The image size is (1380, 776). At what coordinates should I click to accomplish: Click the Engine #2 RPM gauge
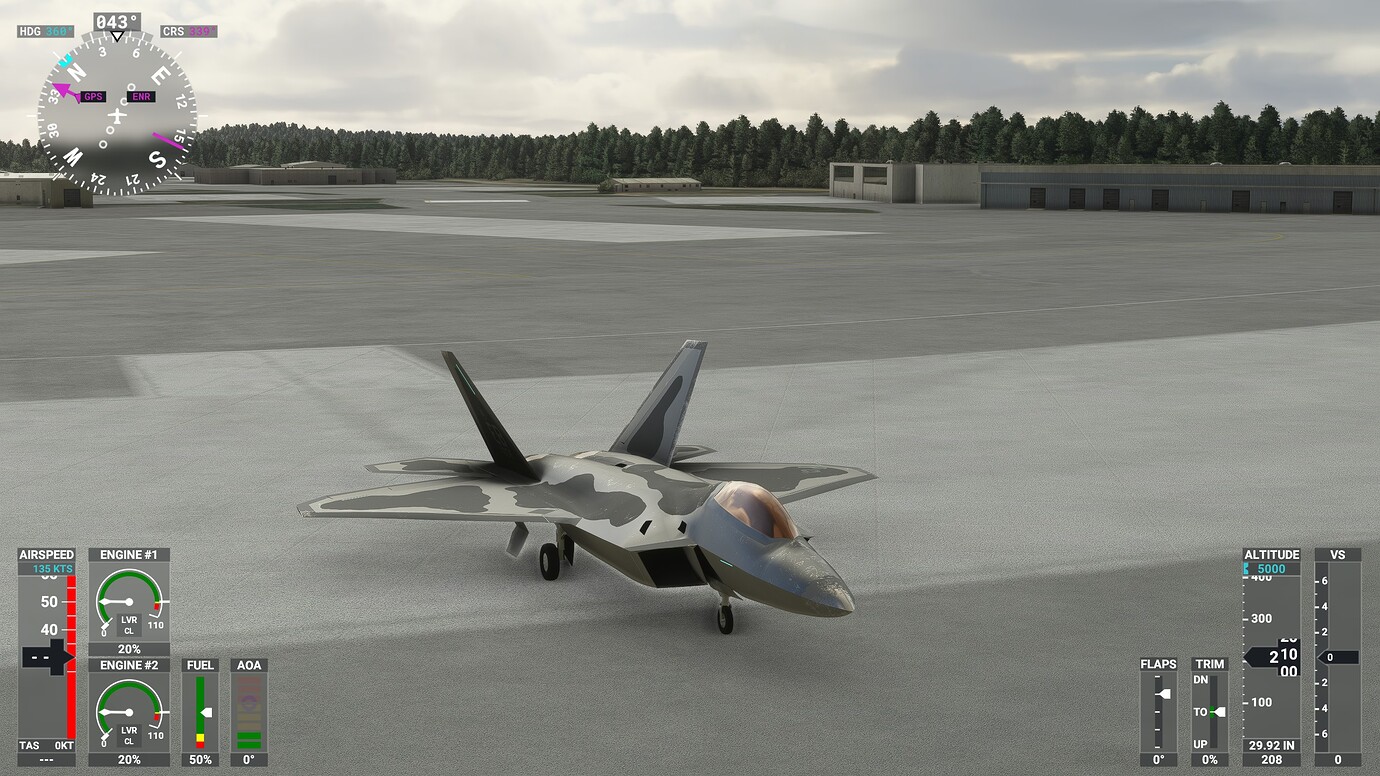[x=129, y=710]
